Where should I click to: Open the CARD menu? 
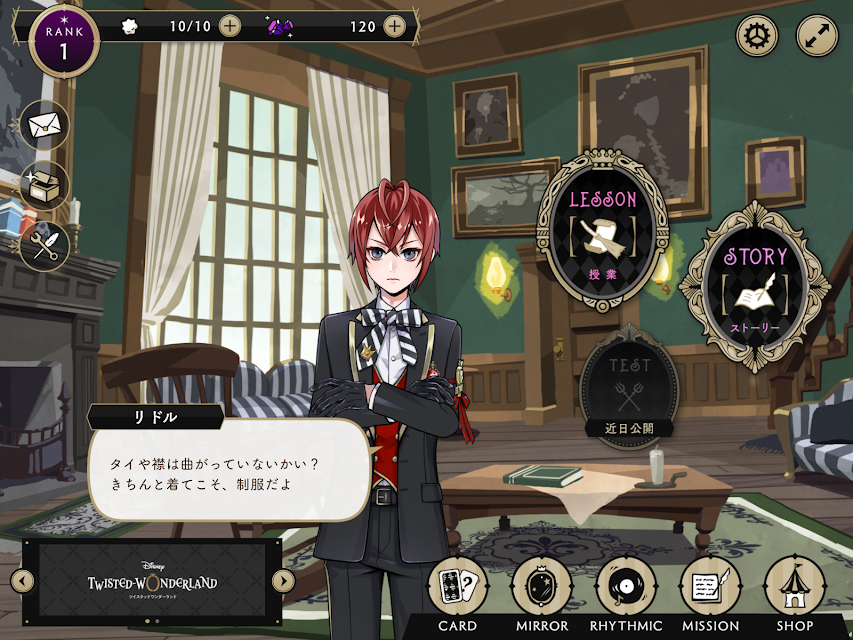[457, 588]
